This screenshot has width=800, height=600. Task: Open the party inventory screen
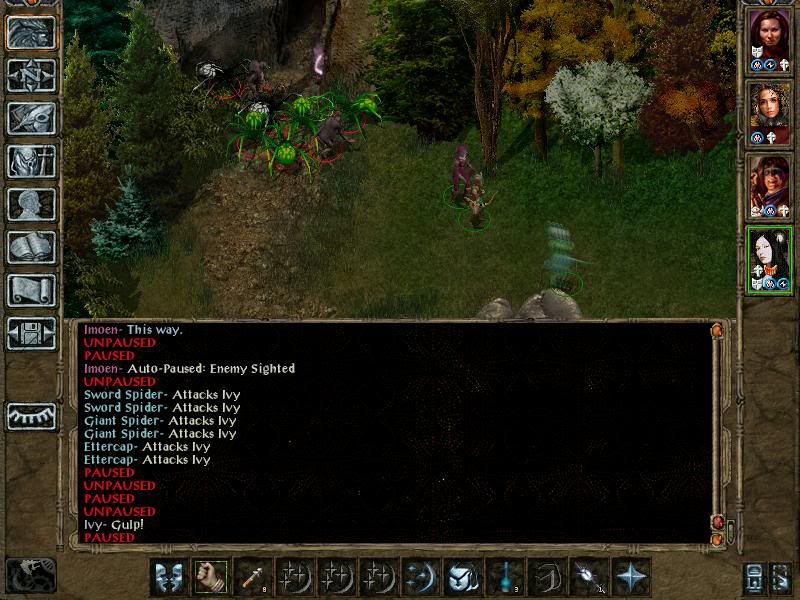pyautogui.click(x=31, y=161)
